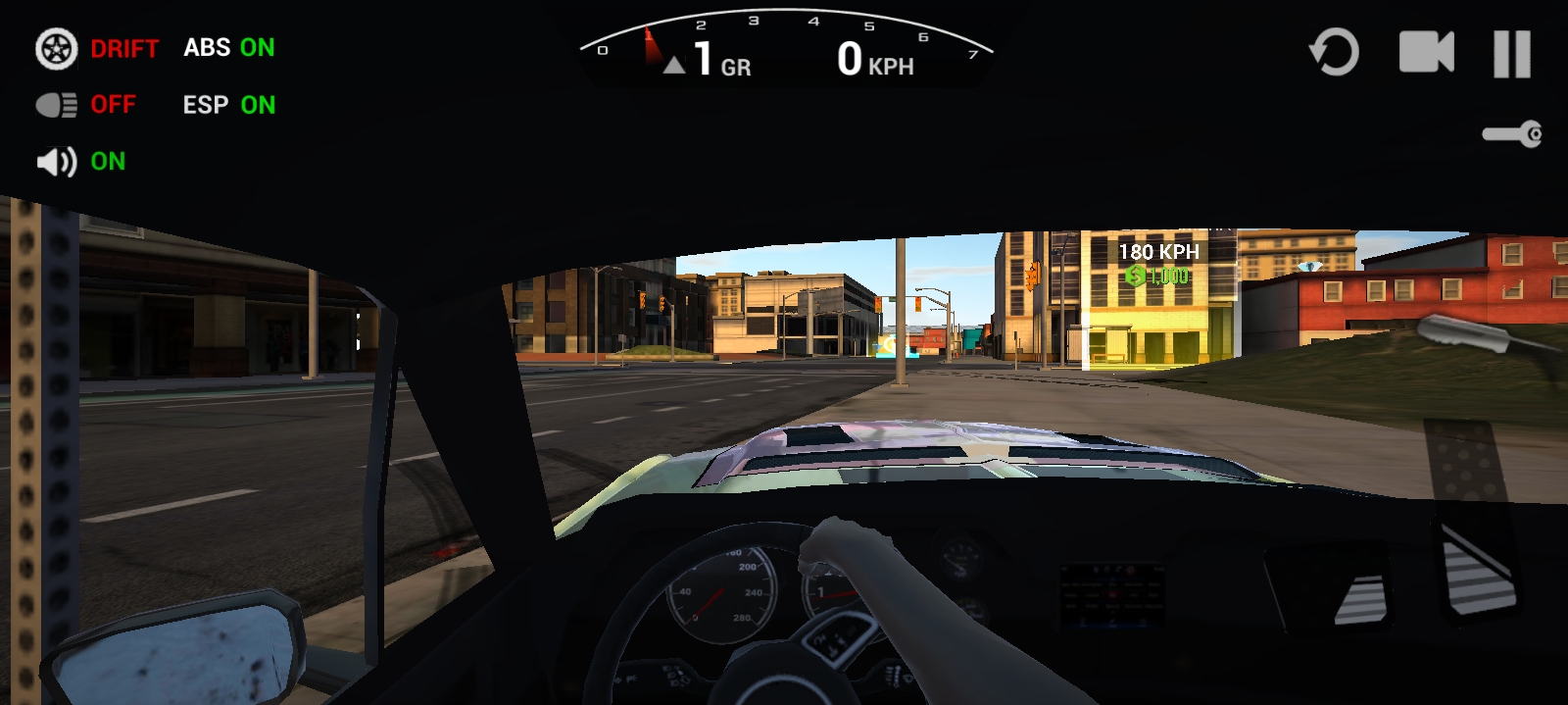This screenshot has width=1568, height=705.
Task: Toggle the ESP stability control
Action: click(228, 105)
